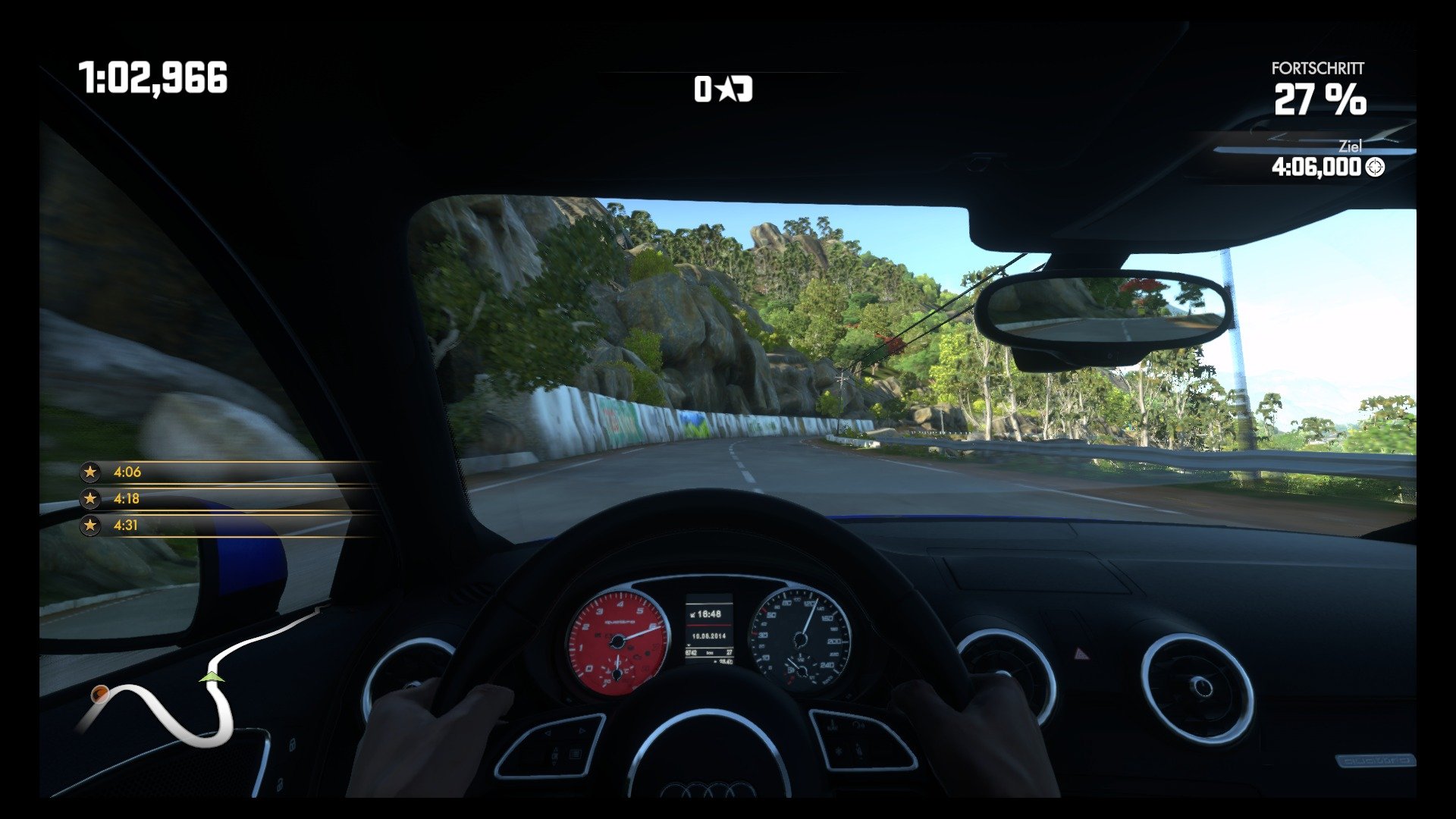Click the 27 % progress indicator
Viewport: 1456px width, 819px height.
[x=1321, y=99]
